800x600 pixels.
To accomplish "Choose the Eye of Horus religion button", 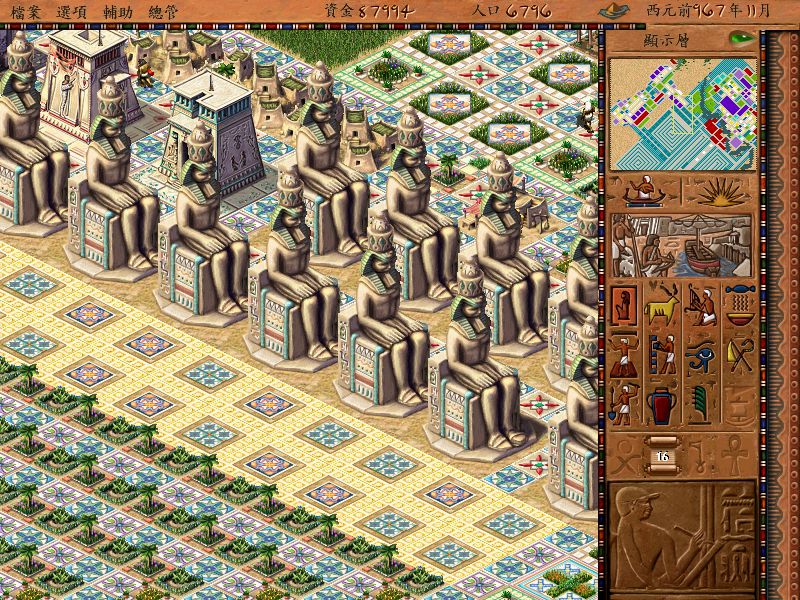I will (701, 354).
